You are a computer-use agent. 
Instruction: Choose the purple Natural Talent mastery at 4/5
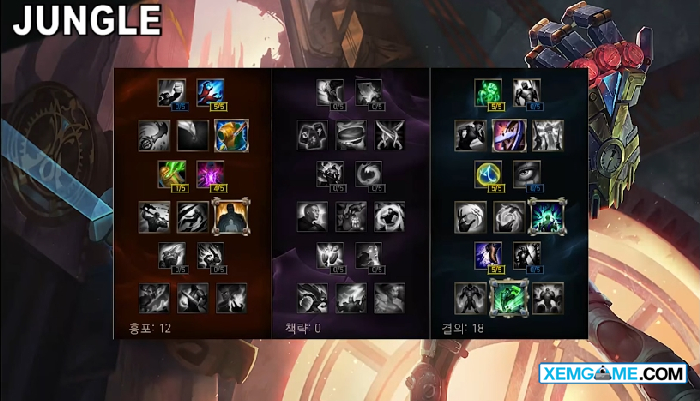click(x=210, y=174)
